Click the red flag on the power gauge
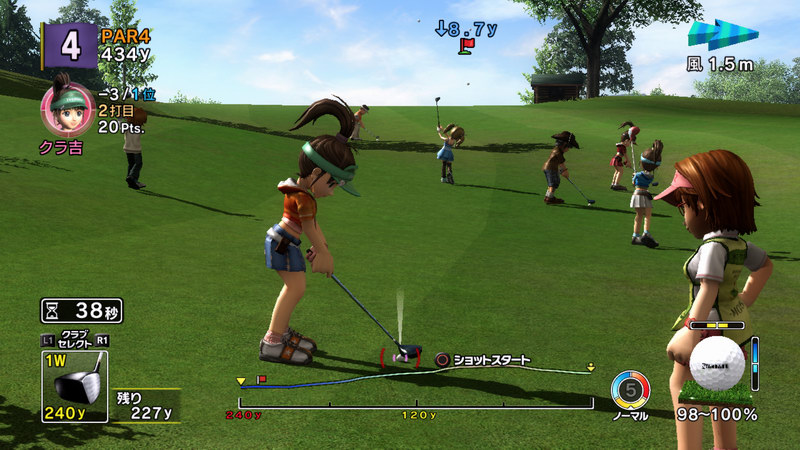 (262, 380)
